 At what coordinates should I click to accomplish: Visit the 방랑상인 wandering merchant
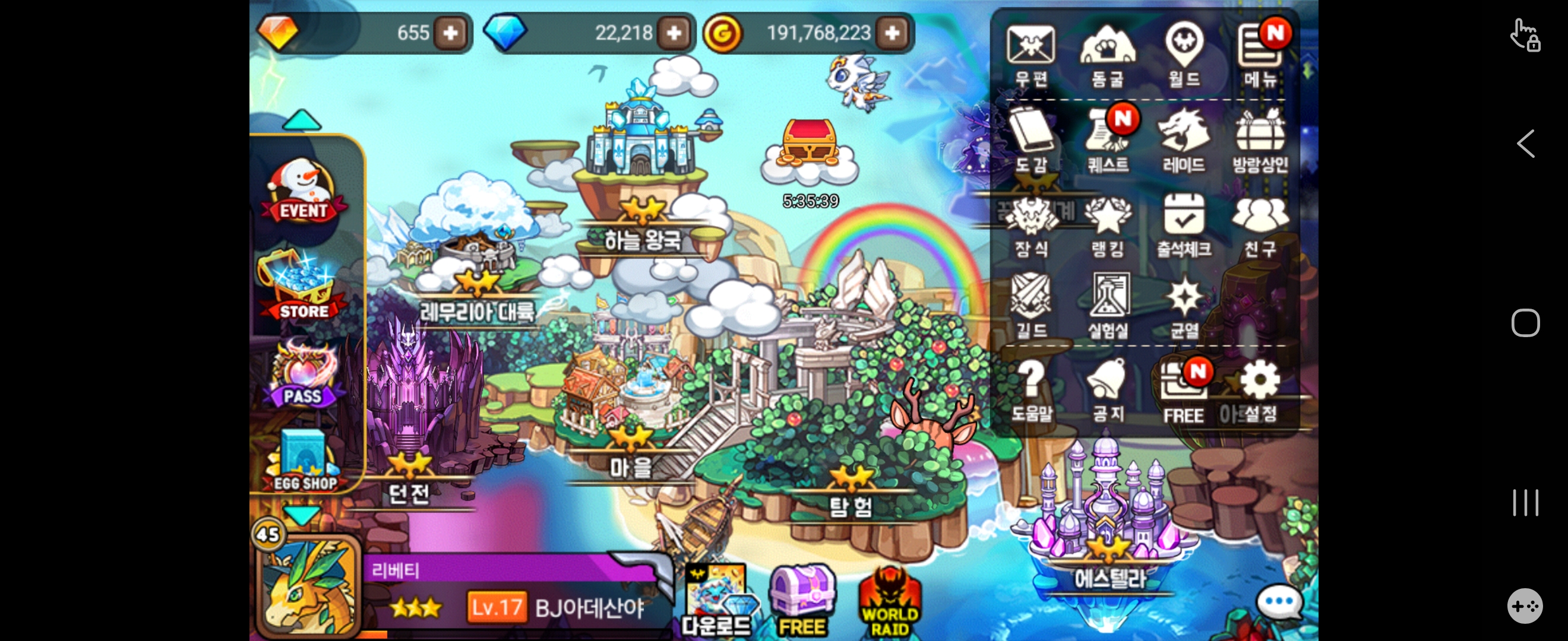click(1260, 139)
